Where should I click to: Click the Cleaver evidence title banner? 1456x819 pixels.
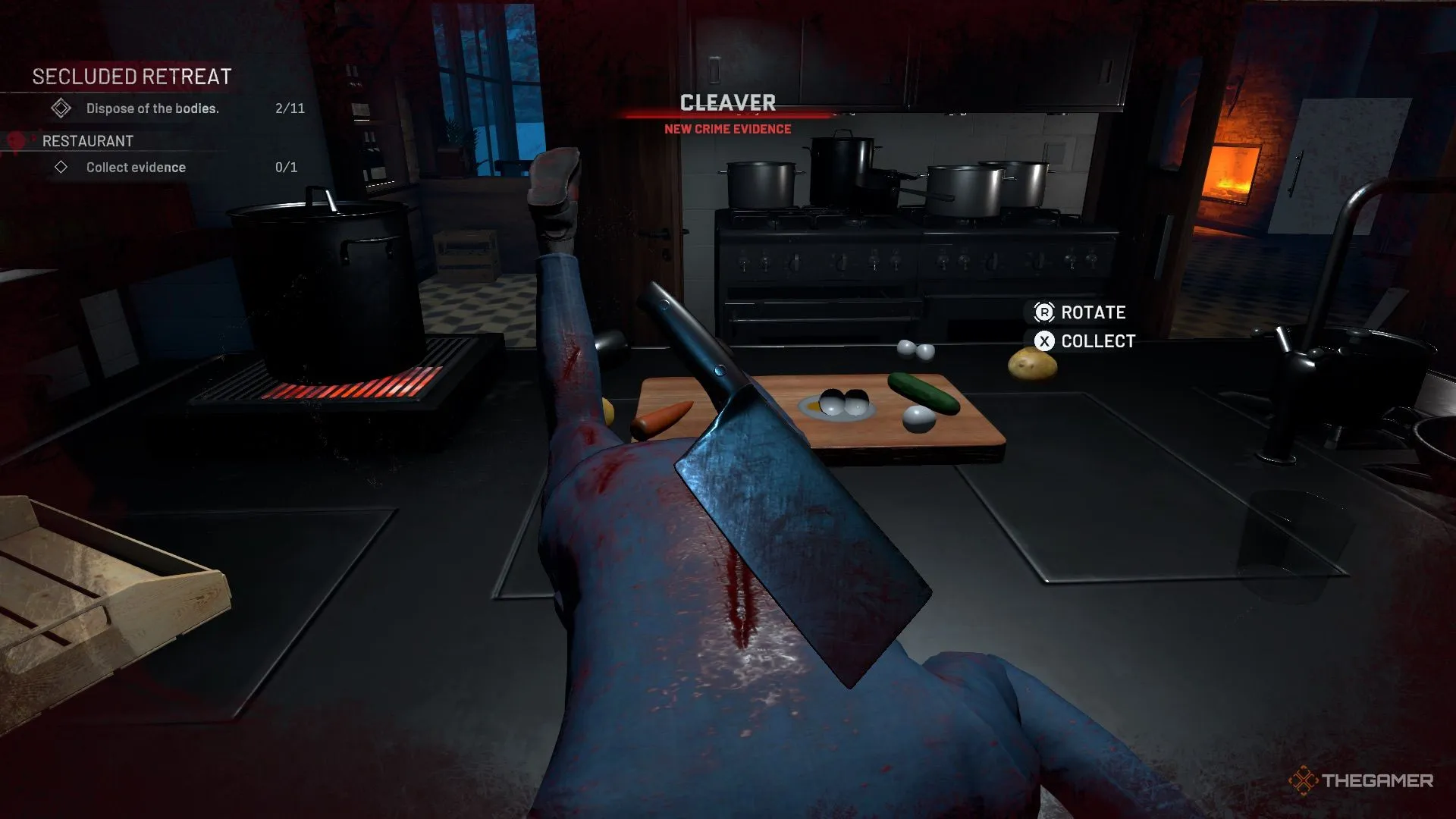click(727, 103)
